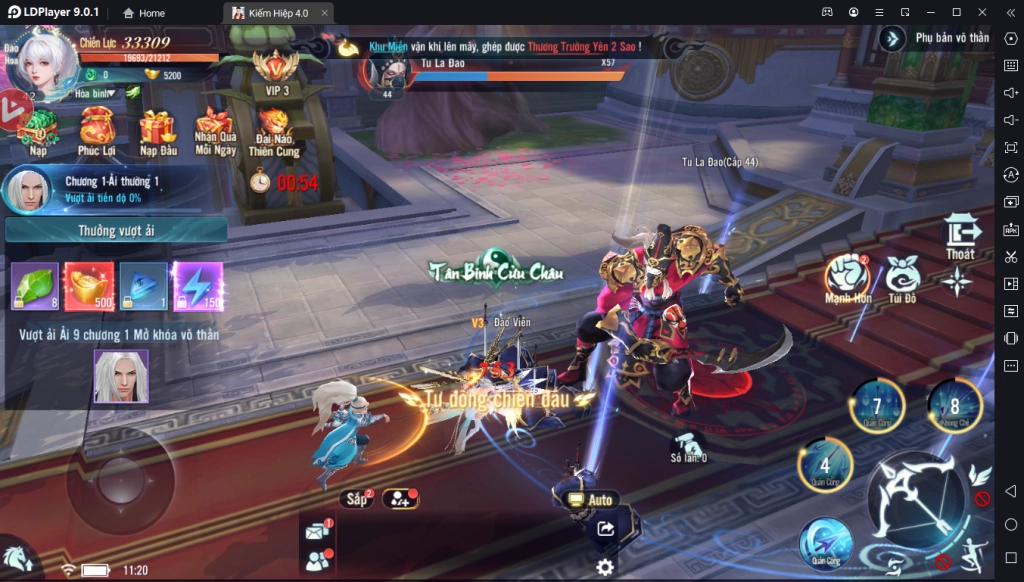
Task: Select the gold ingot reward item
Action: click(89, 286)
